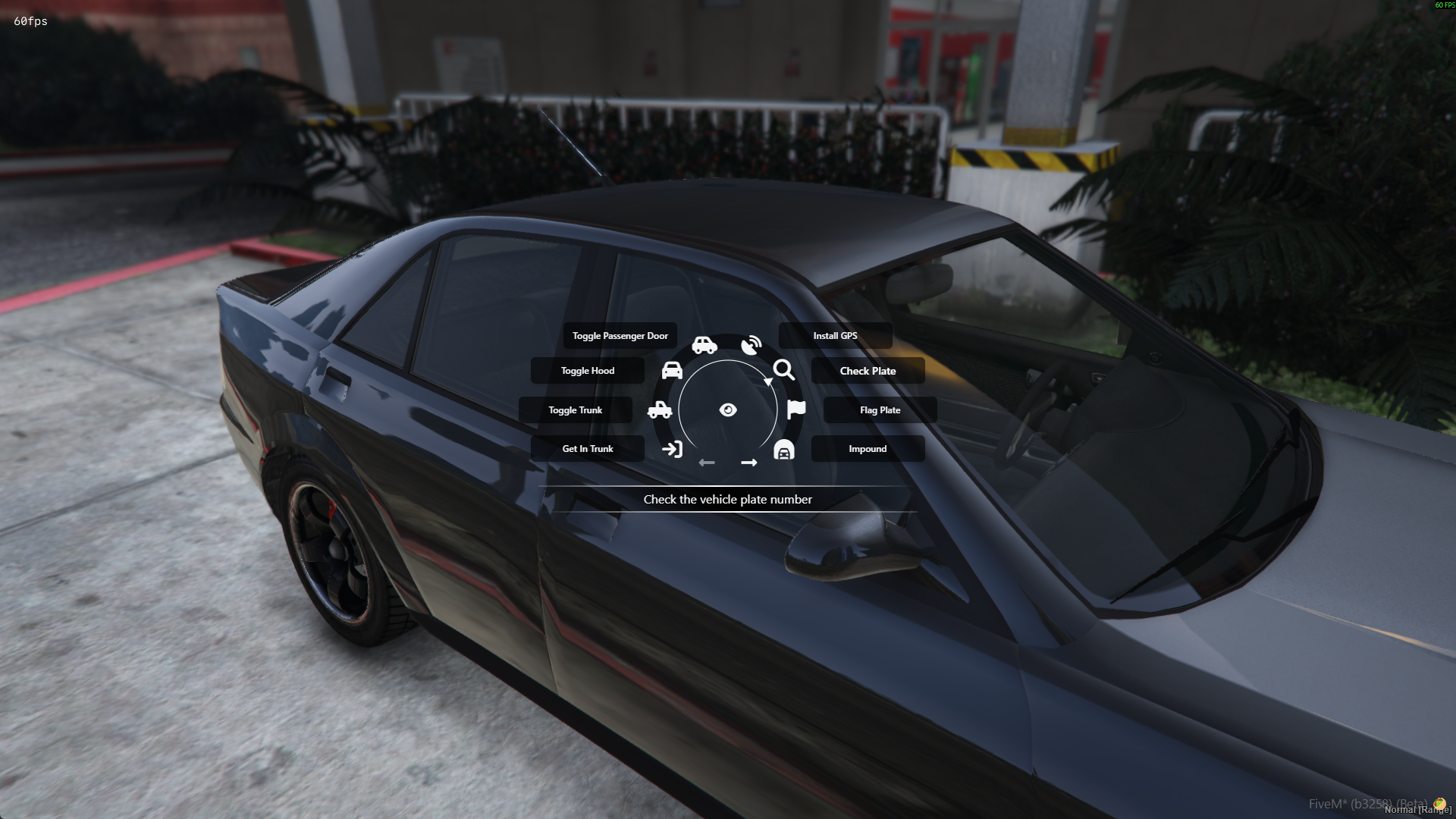Select Get In Trunk option

pyautogui.click(x=588, y=449)
